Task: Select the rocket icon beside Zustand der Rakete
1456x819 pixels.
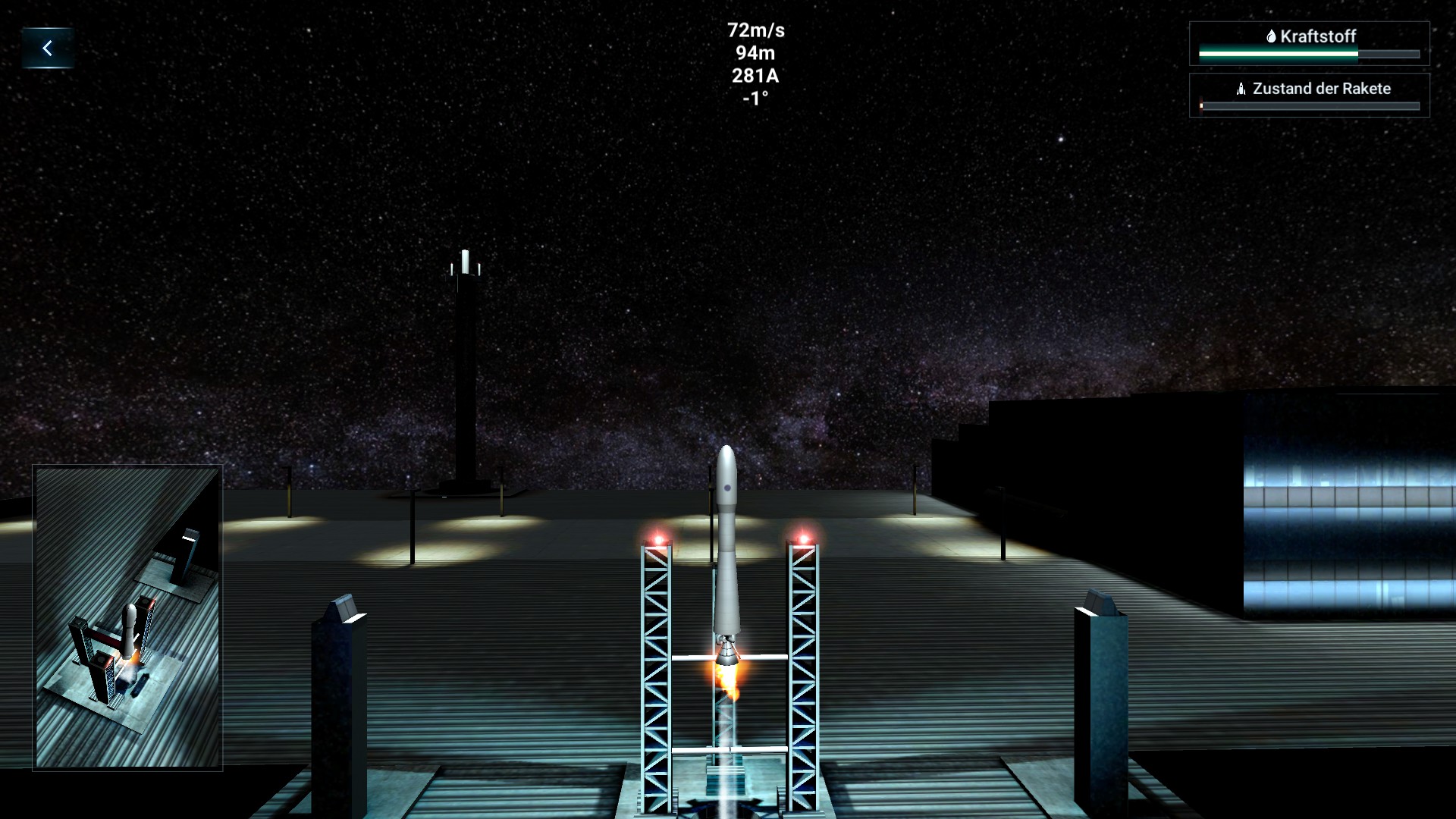Action: click(x=1241, y=89)
